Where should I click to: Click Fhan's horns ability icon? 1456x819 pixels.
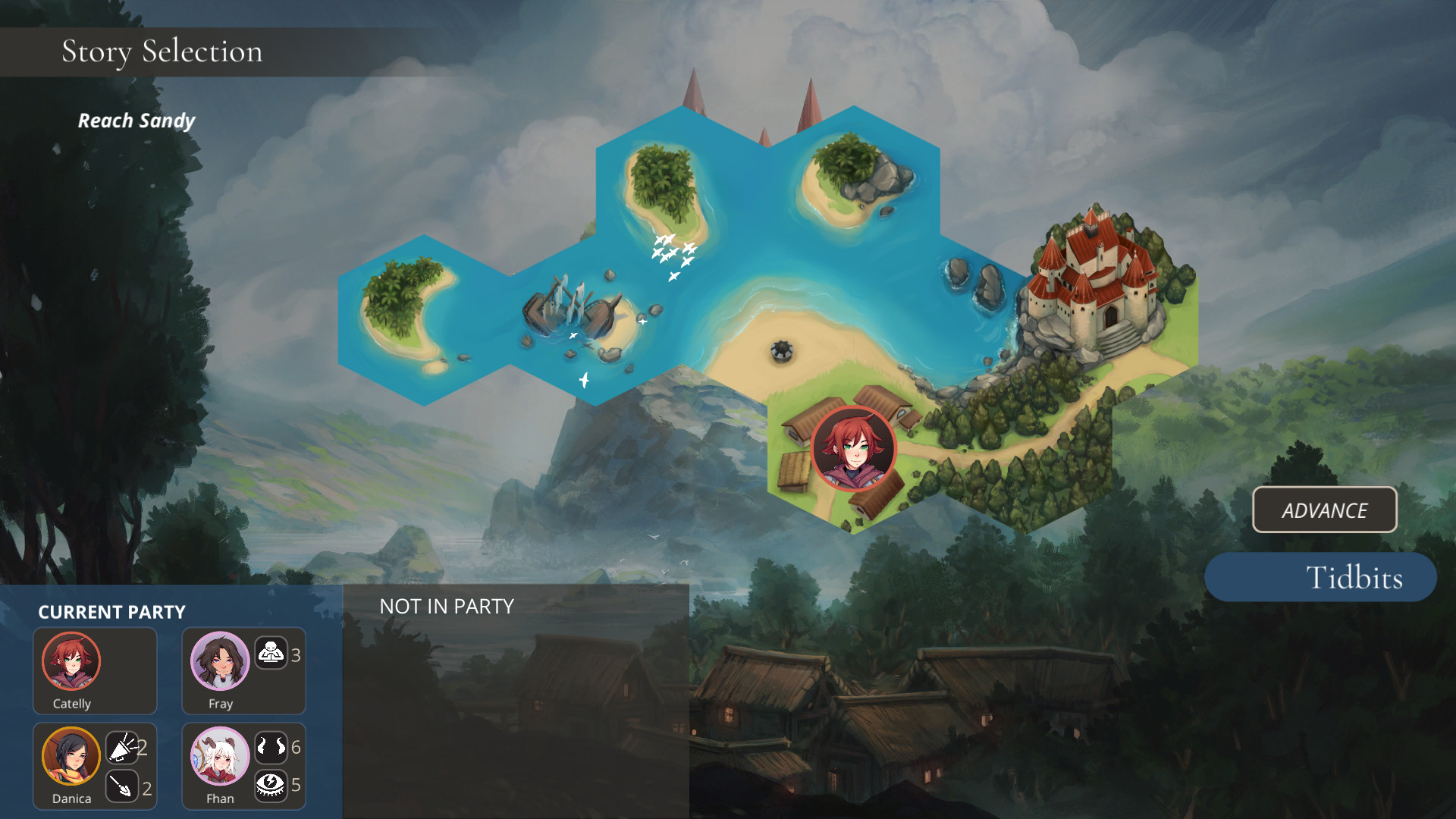[270, 747]
